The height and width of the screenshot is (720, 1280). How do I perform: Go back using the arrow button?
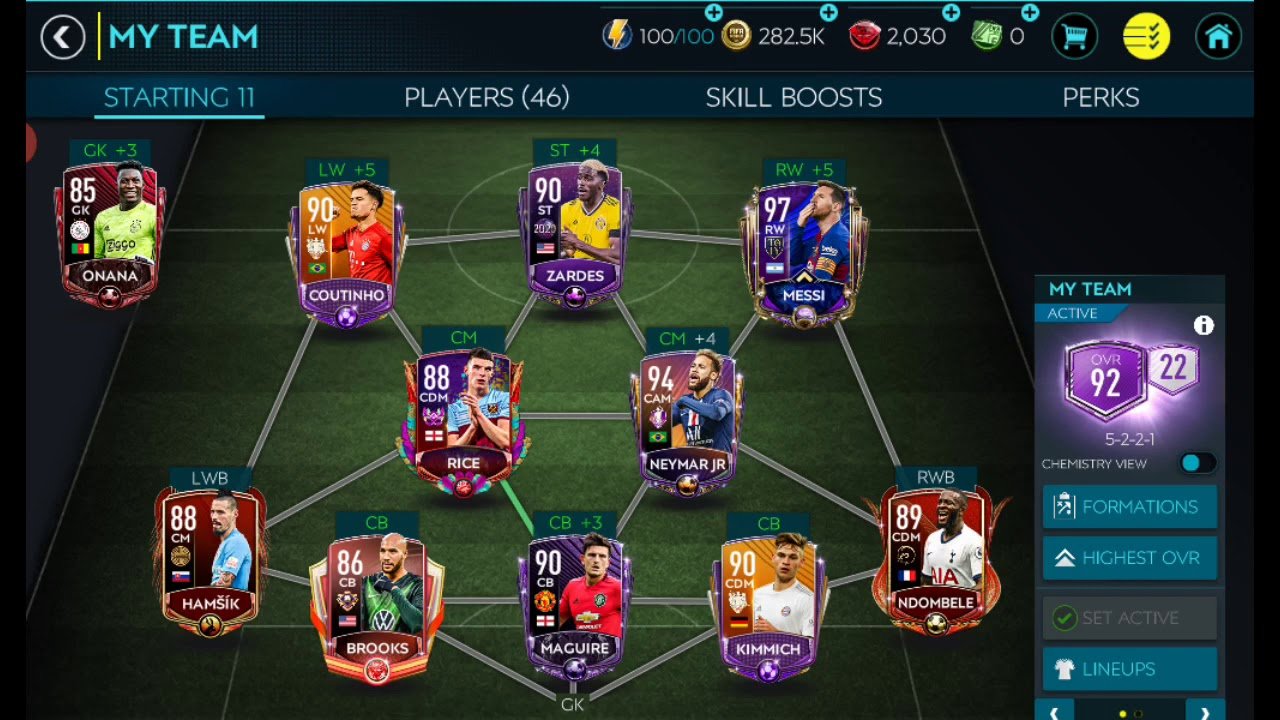[x=62, y=38]
